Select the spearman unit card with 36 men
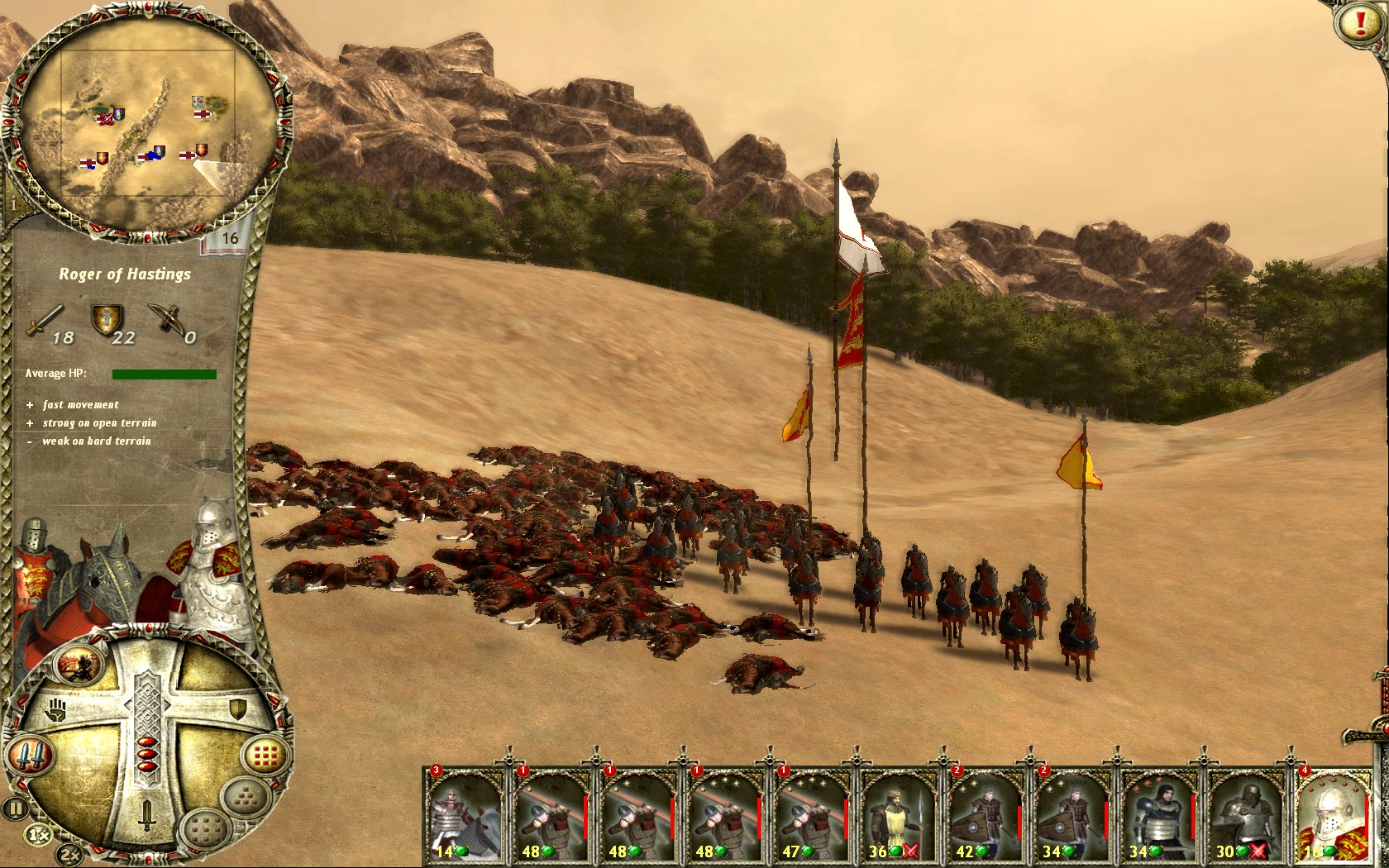This screenshot has width=1389, height=868. 898,814
